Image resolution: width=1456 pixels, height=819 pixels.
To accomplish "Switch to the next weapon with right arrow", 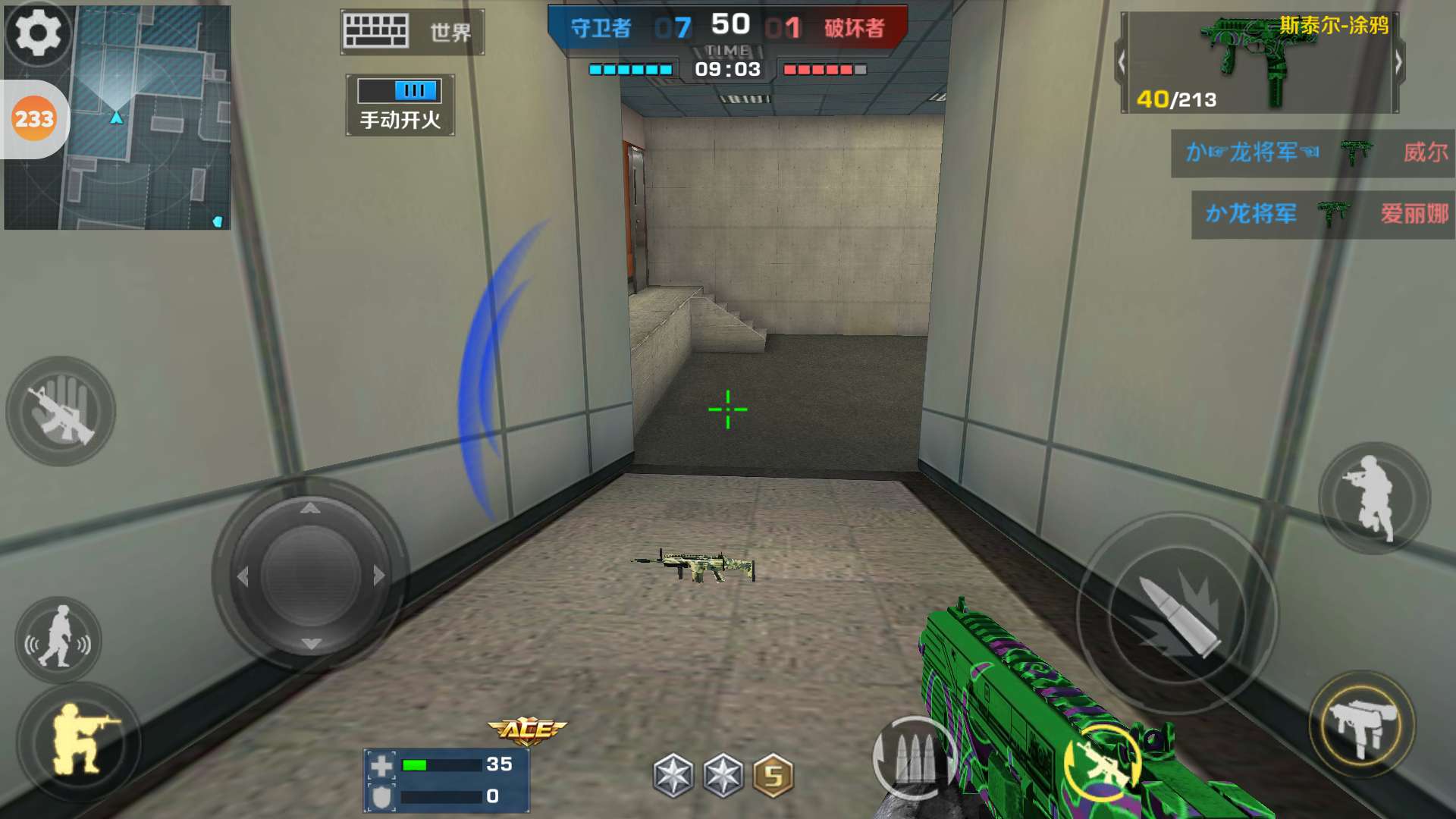I will [x=1398, y=63].
